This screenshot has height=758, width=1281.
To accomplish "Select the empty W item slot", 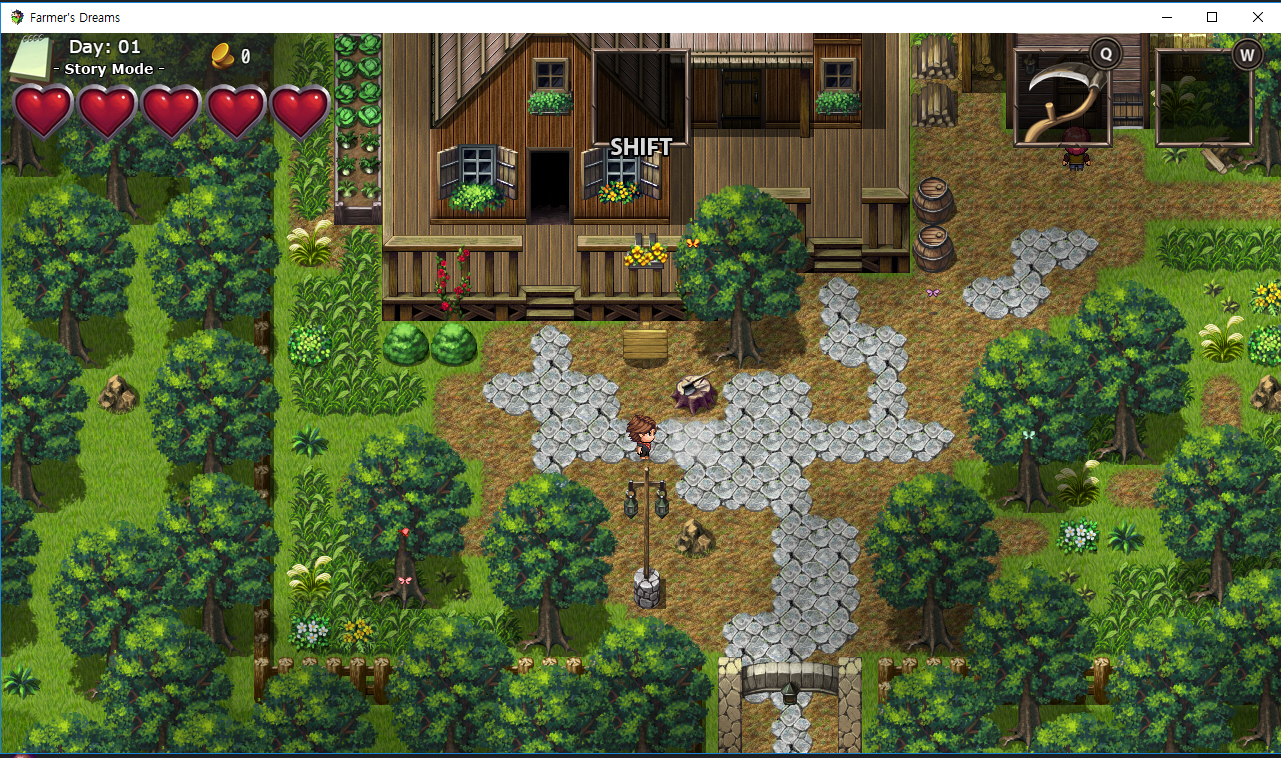I will click(x=1204, y=98).
